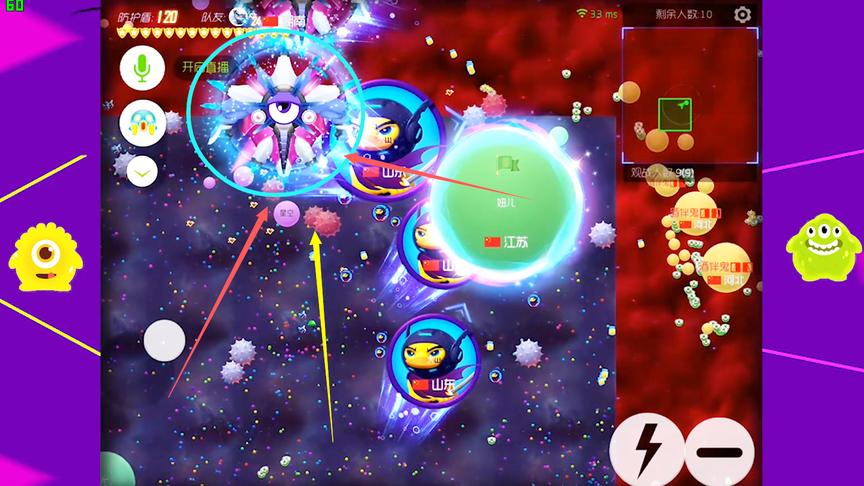Expand the down-arrow chevron button
This screenshot has width=864, height=486.
coord(142,171)
